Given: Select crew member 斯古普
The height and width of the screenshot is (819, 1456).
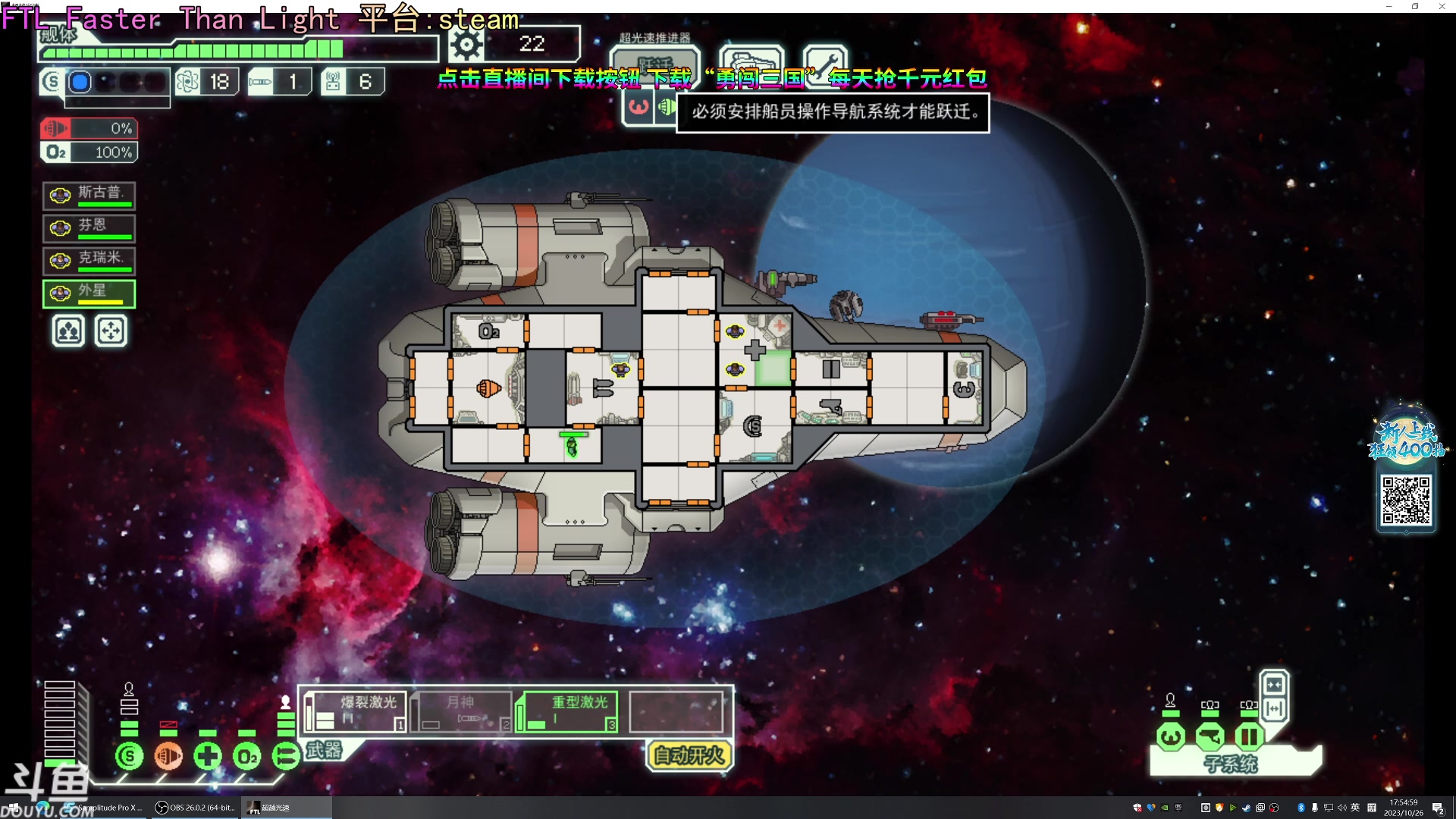Looking at the screenshot, I should pos(89,195).
